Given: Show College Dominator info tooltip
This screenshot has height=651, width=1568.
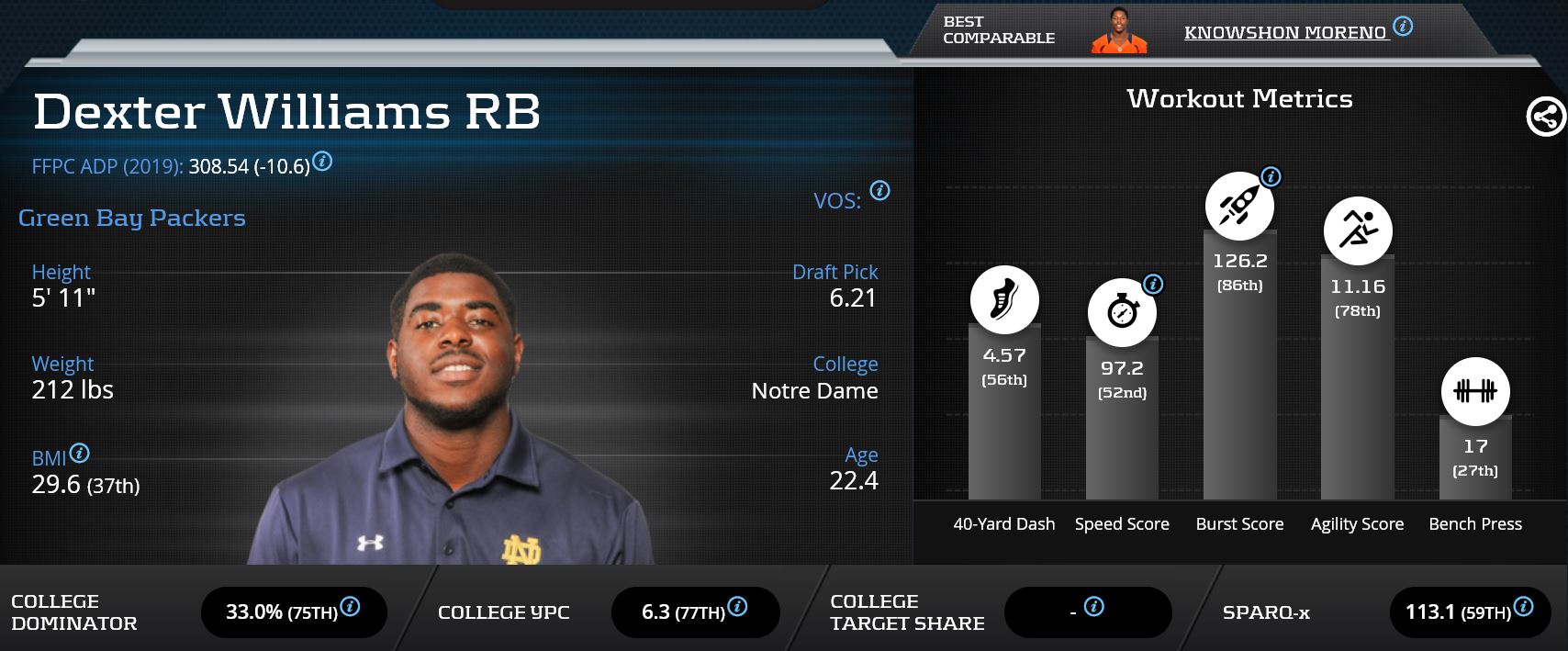Looking at the screenshot, I should pyautogui.click(x=350, y=607).
